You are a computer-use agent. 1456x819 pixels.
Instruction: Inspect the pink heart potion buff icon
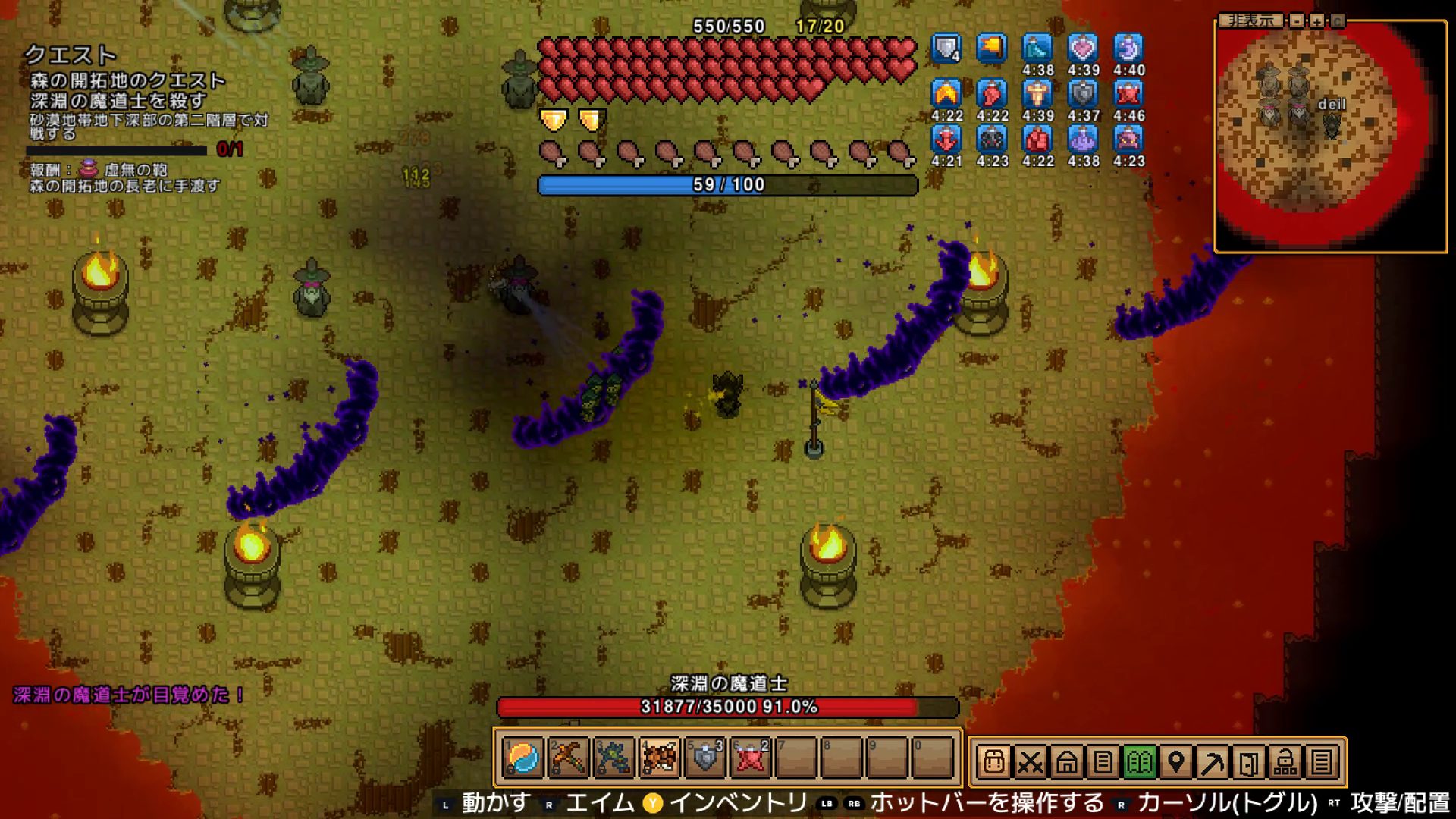pyautogui.click(x=1083, y=49)
